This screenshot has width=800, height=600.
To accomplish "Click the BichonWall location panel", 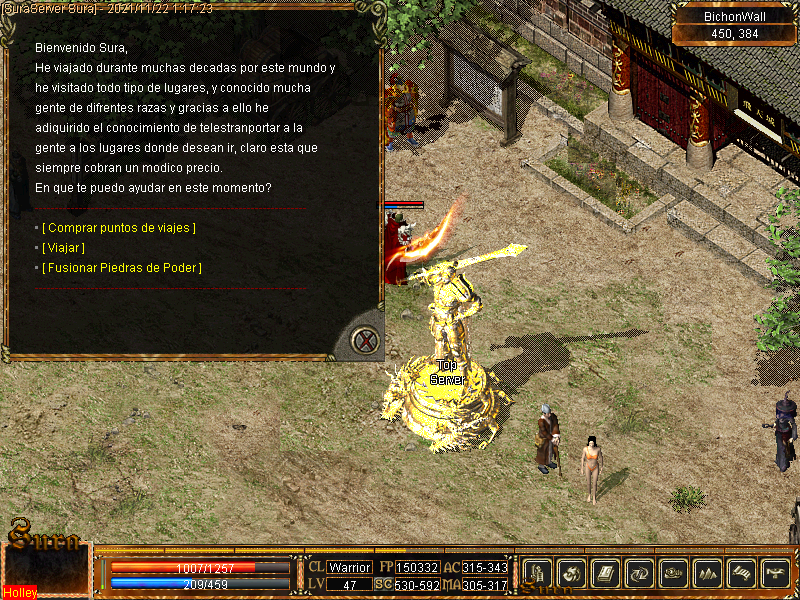I will [735, 25].
